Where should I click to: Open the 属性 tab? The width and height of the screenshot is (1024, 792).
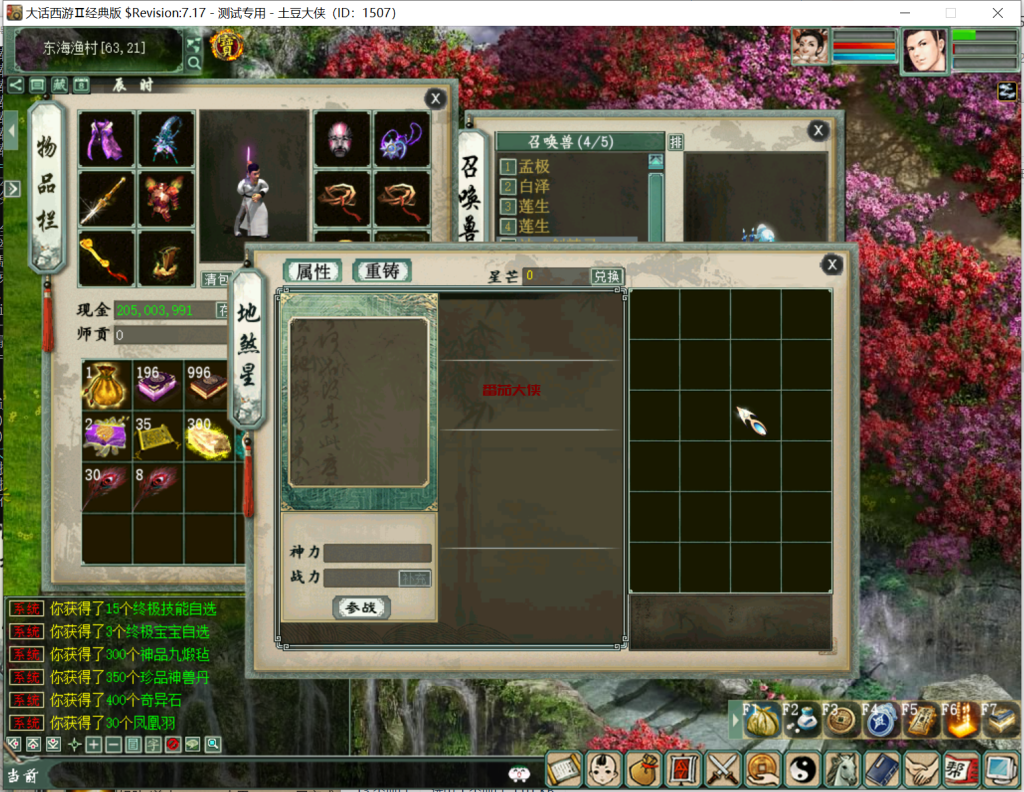312,271
